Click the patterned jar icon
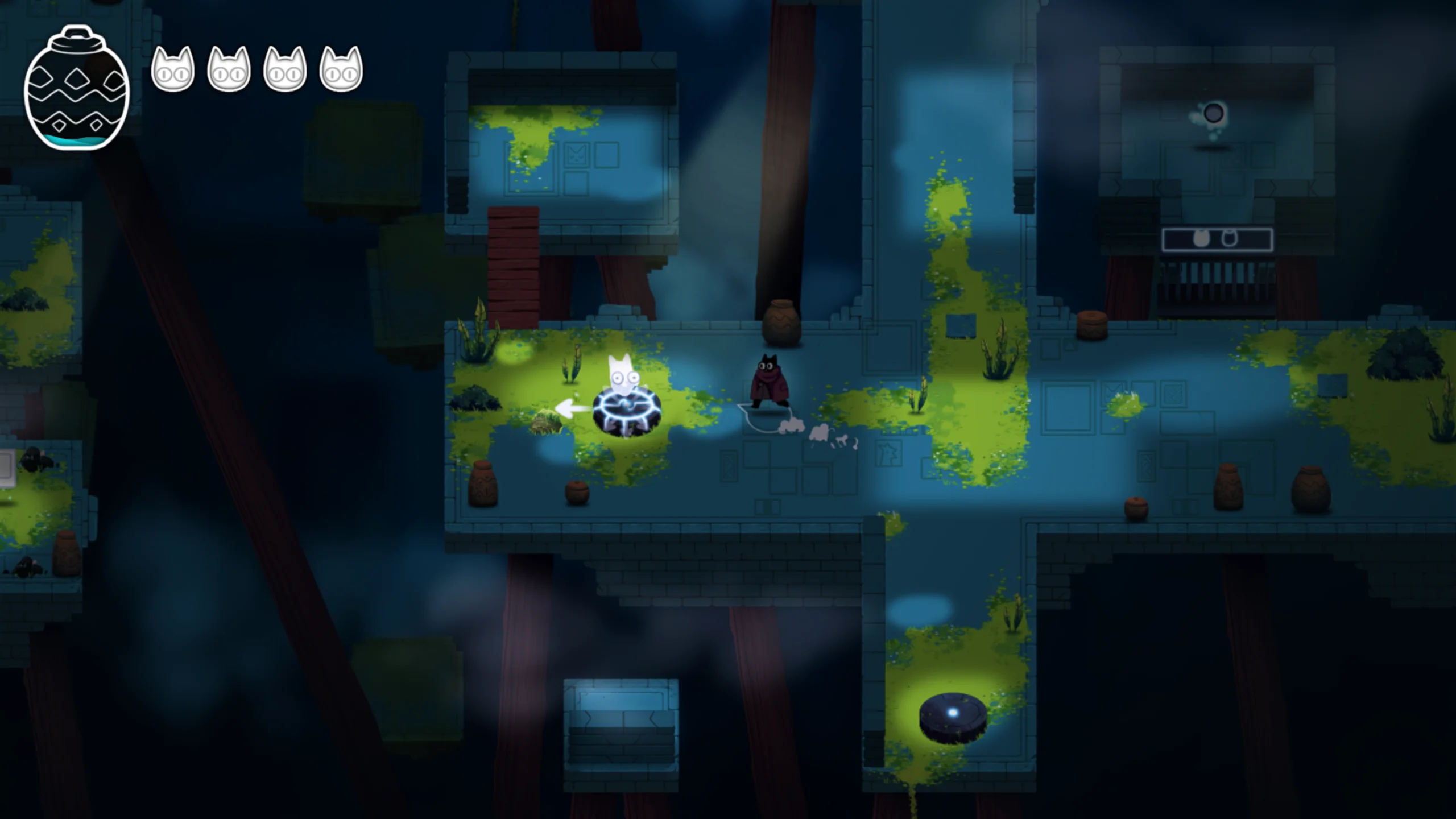The image size is (1456, 819). tap(77, 88)
